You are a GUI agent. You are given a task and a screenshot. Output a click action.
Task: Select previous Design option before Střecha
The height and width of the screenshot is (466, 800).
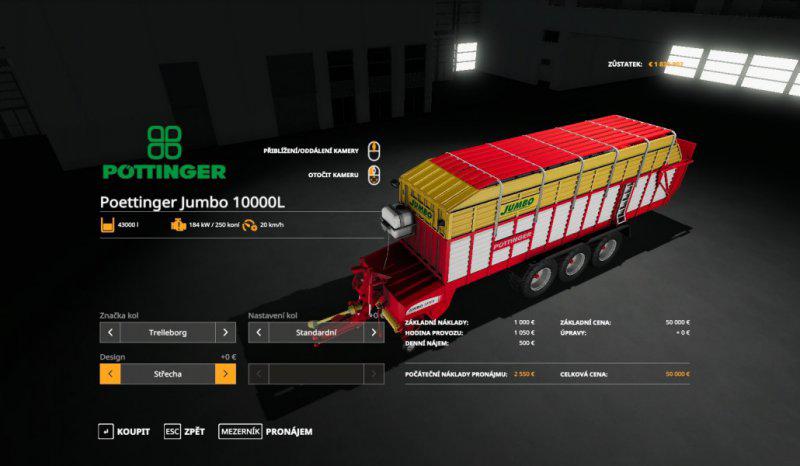click(x=109, y=374)
